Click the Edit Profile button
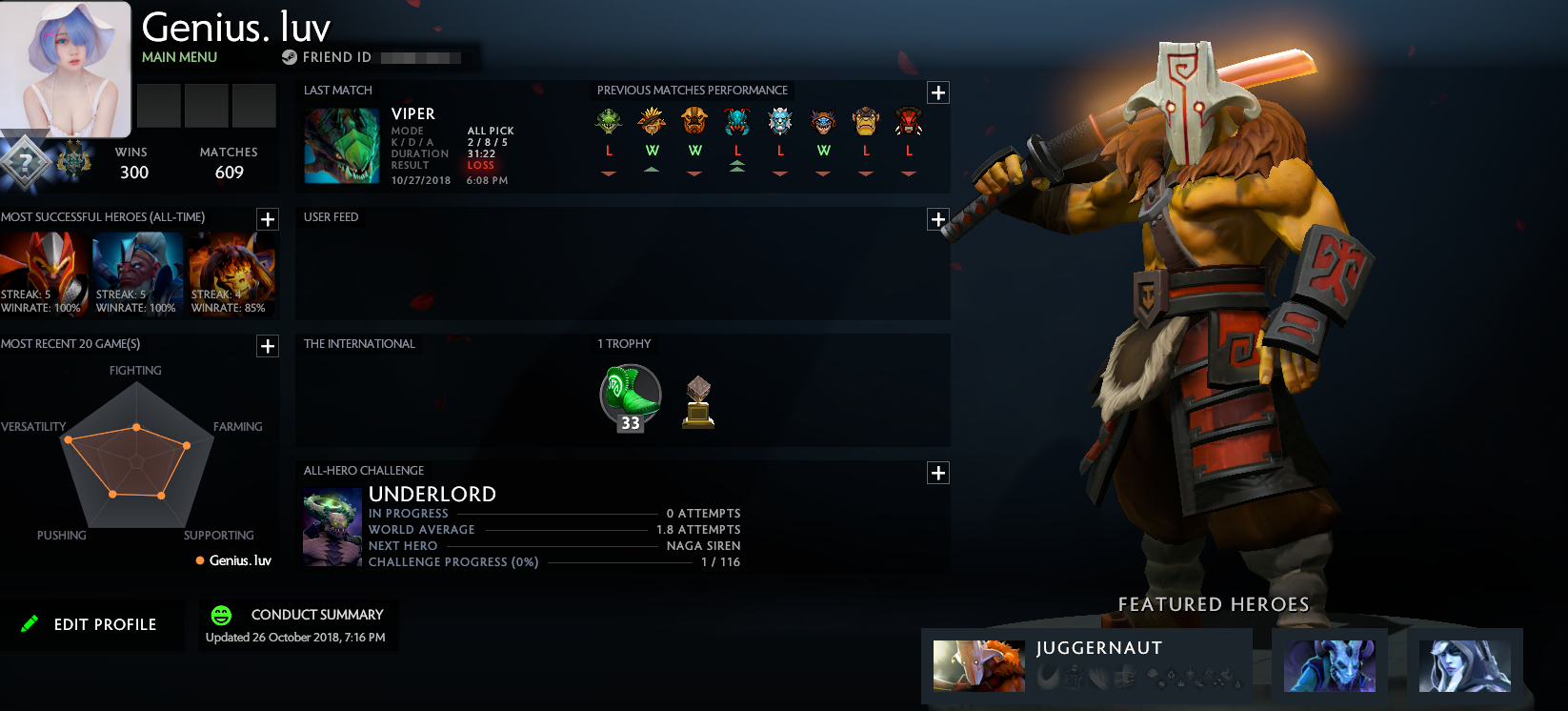 [x=93, y=624]
